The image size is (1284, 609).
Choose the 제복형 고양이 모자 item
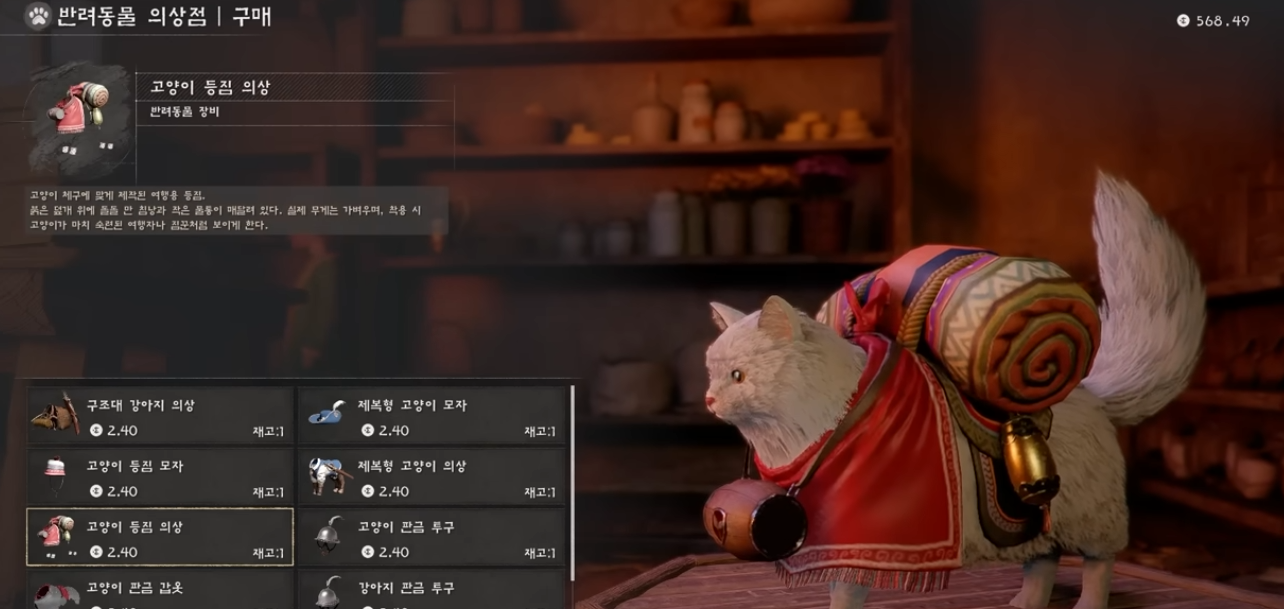point(432,416)
